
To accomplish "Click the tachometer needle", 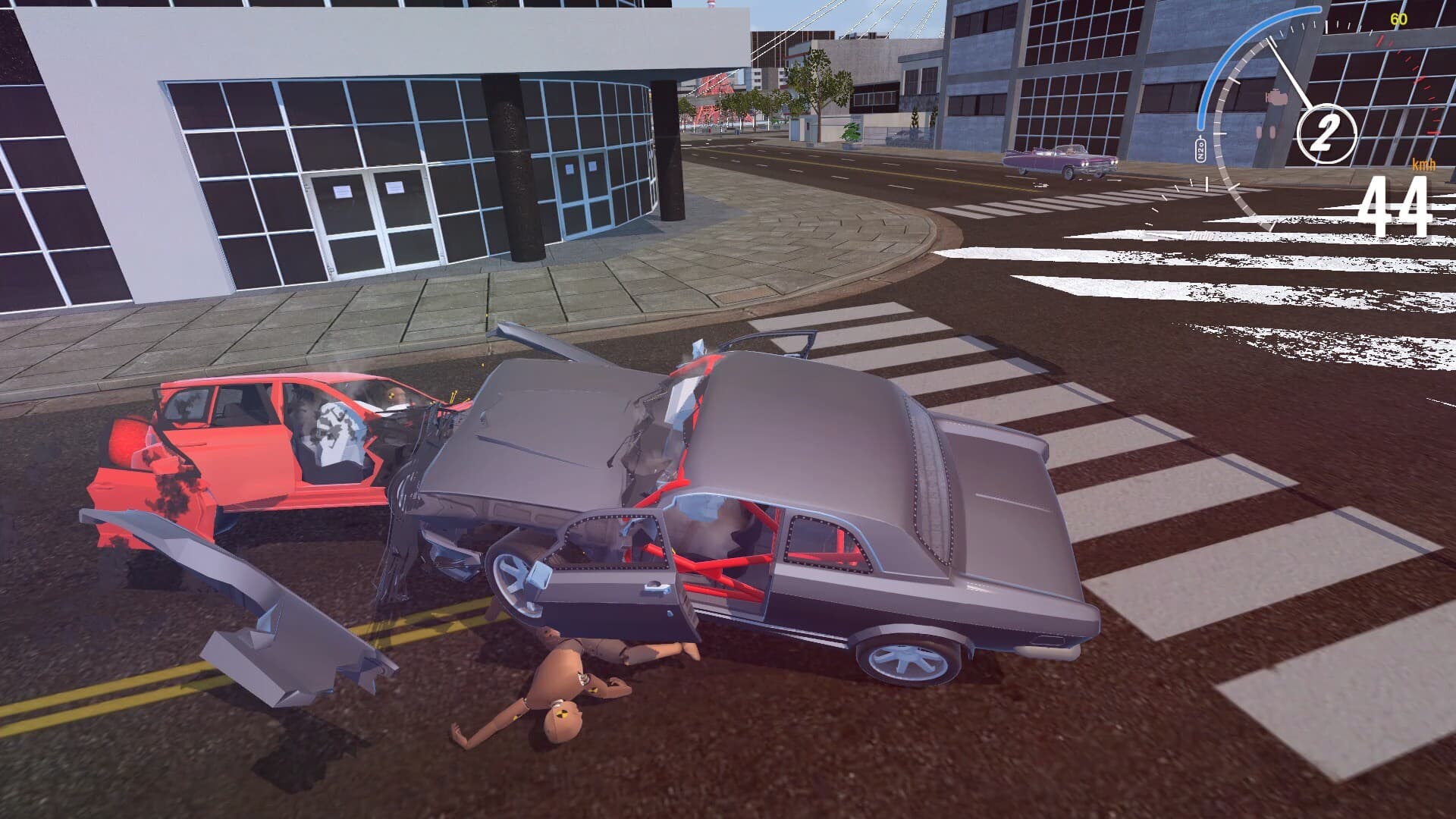I will [x=1289, y=72].
